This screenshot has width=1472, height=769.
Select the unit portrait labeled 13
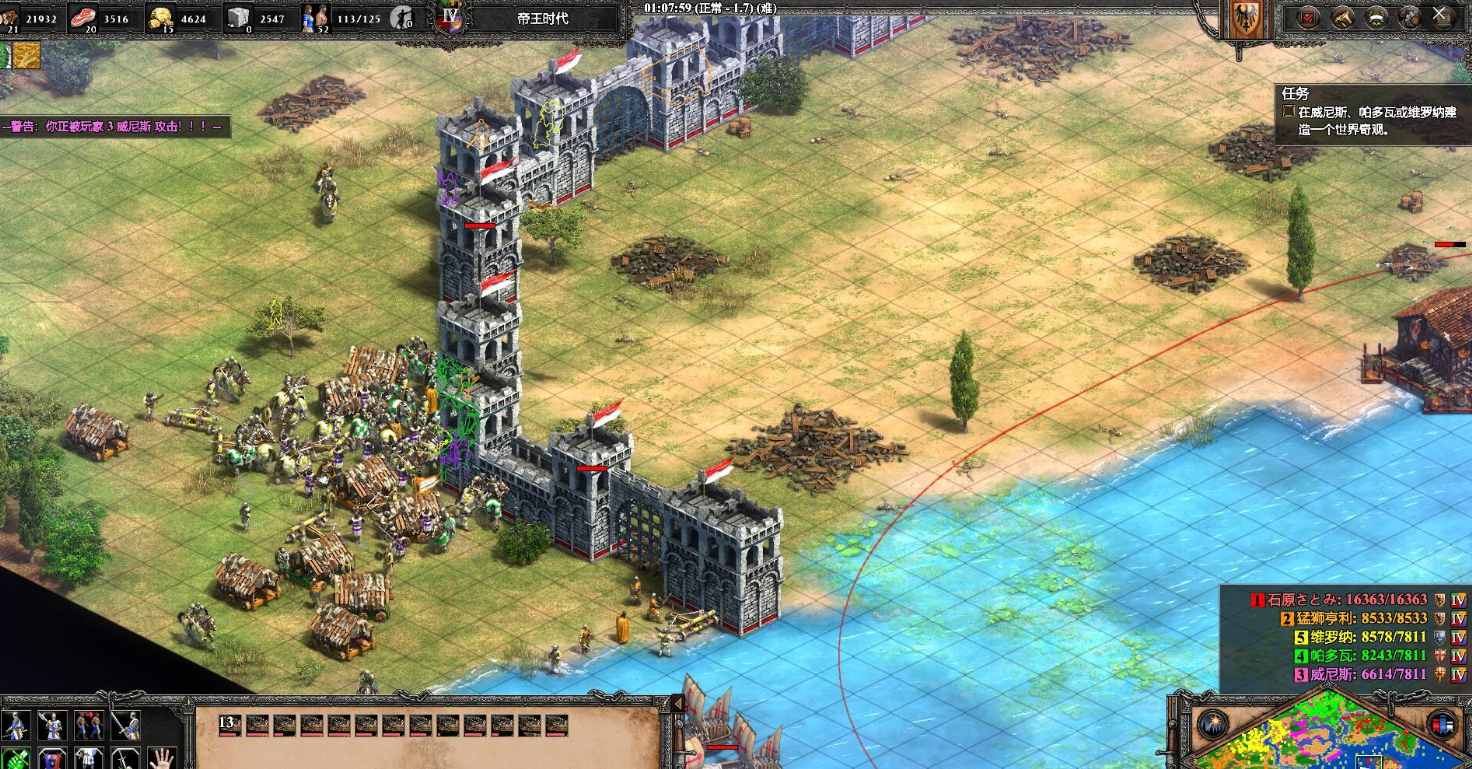point(230,725)
